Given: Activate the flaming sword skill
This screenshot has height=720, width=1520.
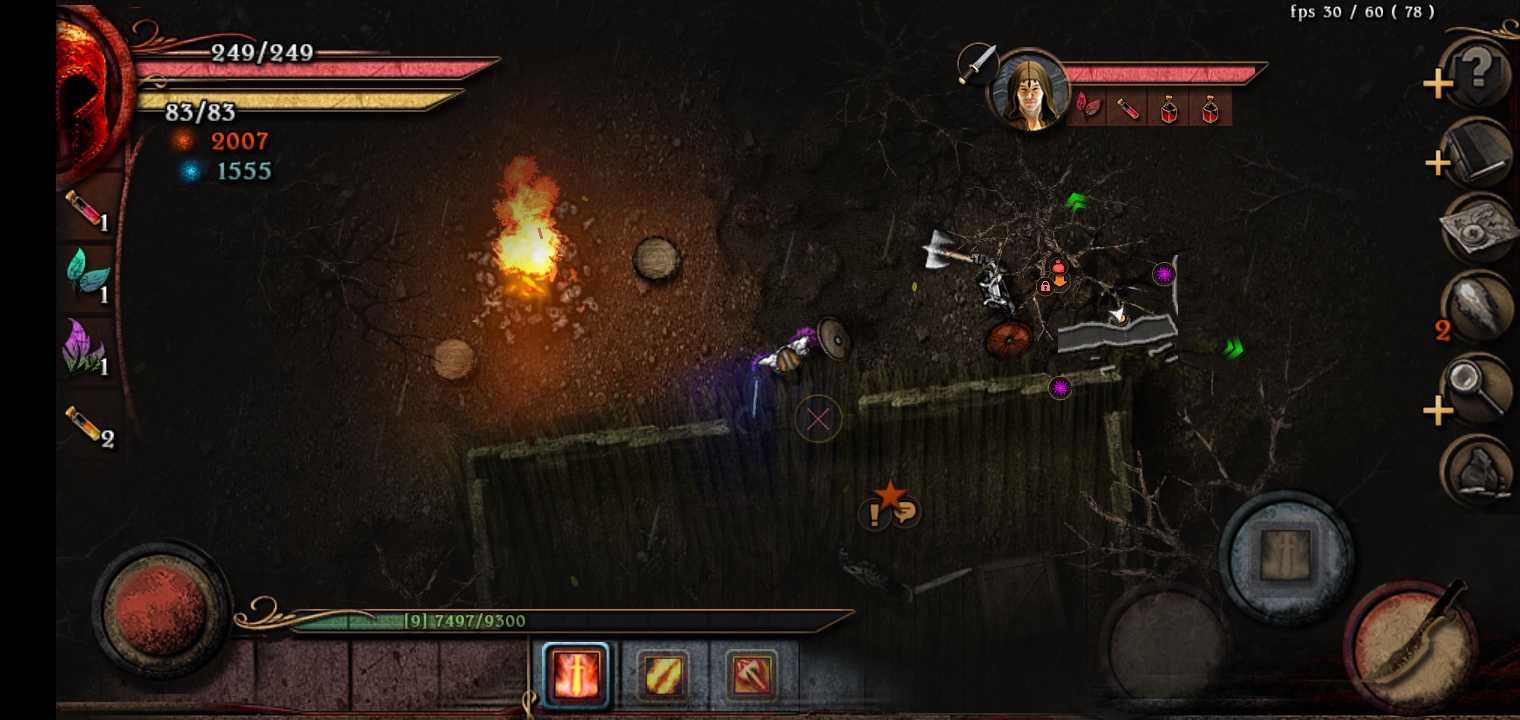Looking at the screenshot, I should pos(575,675).
